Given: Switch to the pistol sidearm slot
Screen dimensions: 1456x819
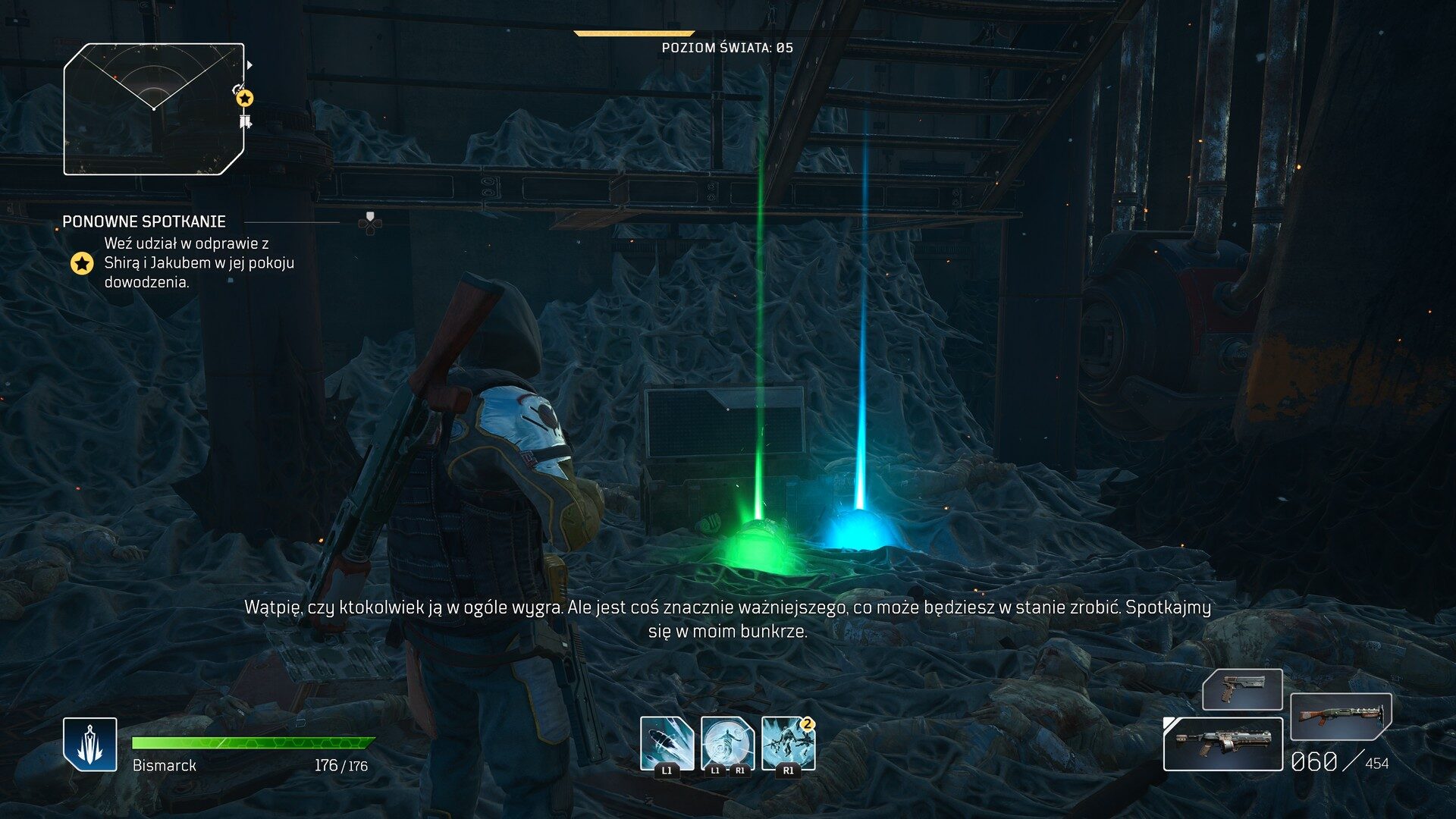Looking at the screenshot, I should [x=1241, y=689].
